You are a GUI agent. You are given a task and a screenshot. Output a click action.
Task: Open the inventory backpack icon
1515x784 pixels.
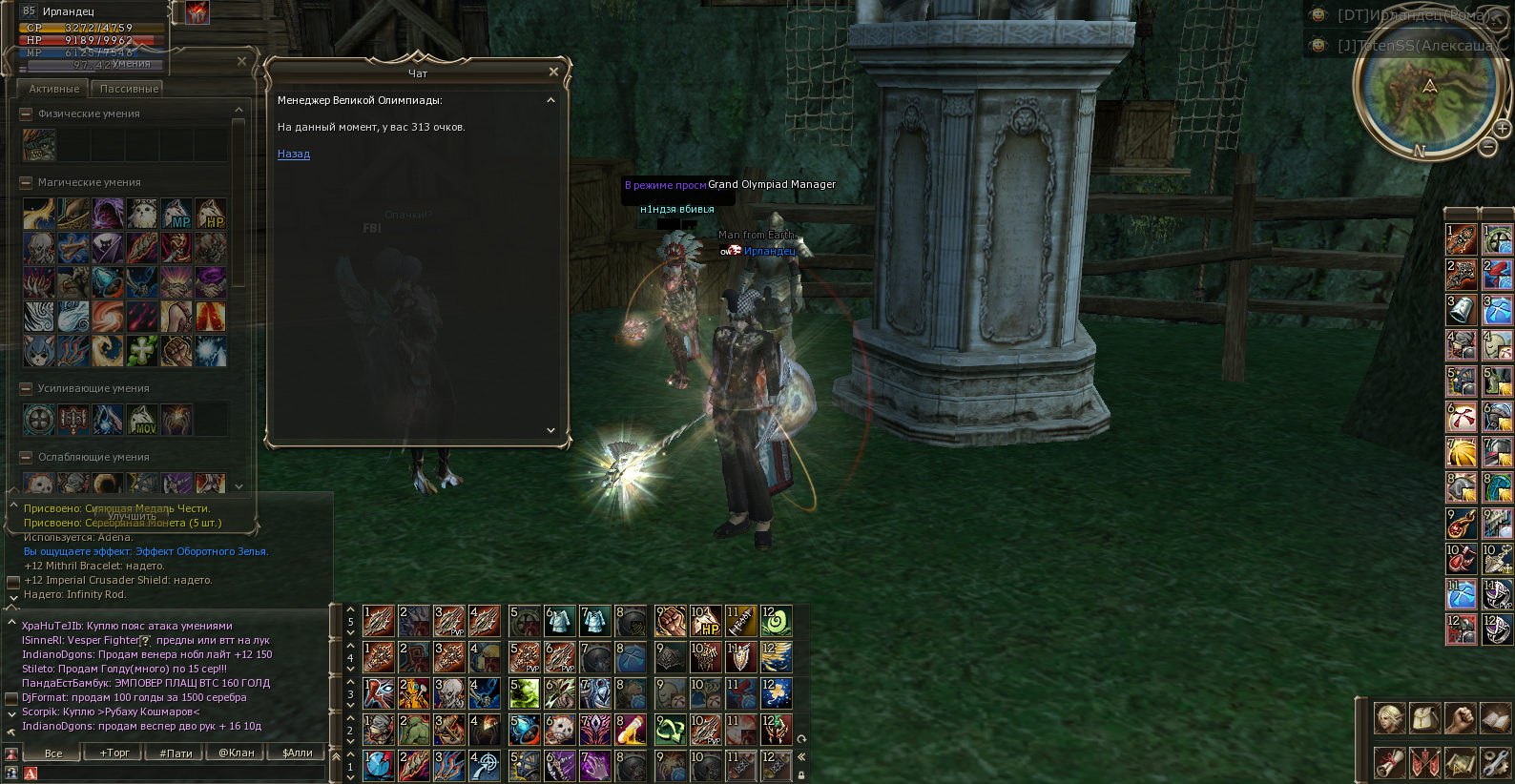pos(1424,718)
